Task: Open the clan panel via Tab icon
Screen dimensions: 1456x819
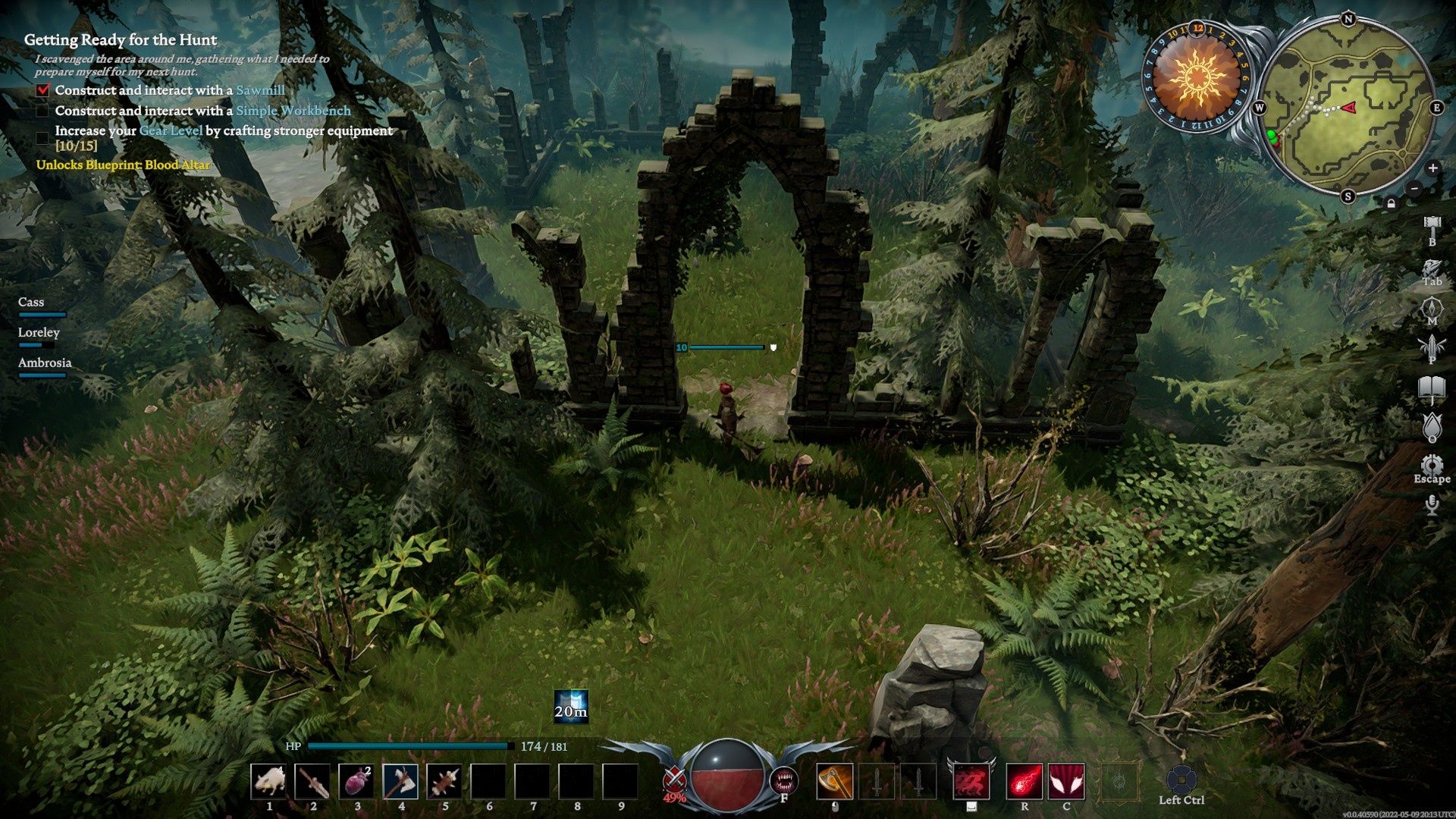Action: click(x=1430, y=267)
